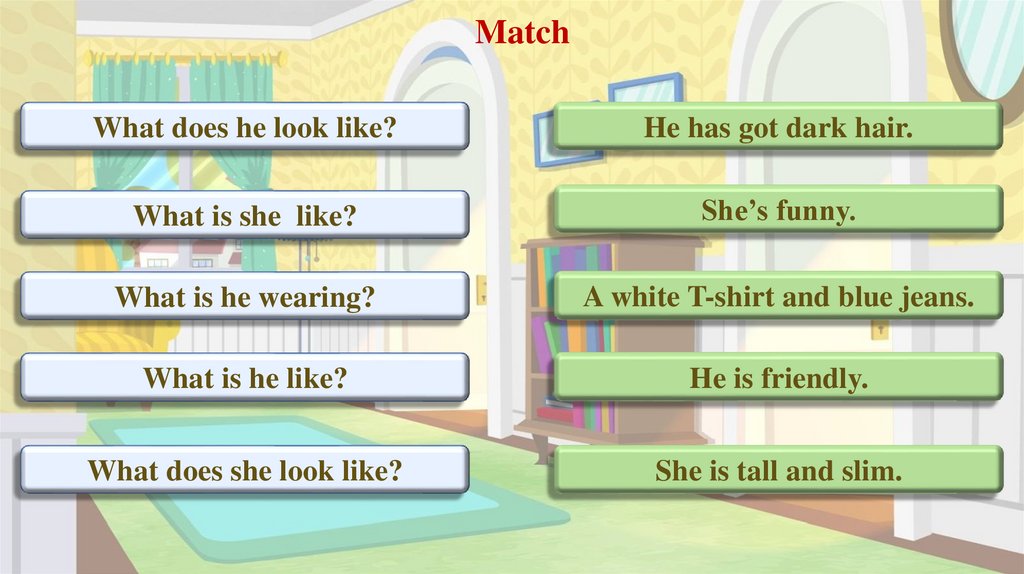1024x574 pixels.
Task: Select the "She's funny." answer tile
Action: point(778,211)
